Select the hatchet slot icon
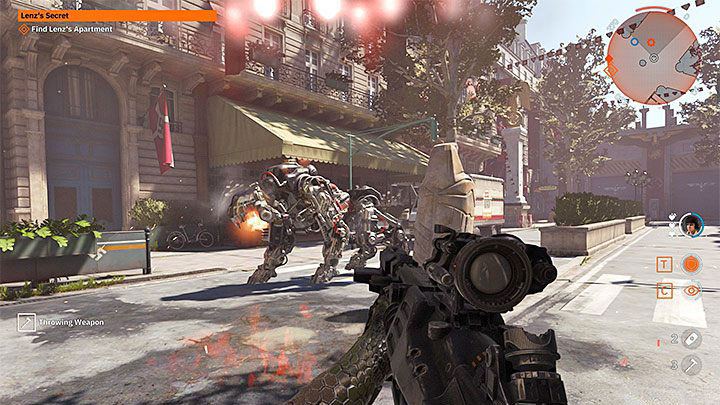Viewport: 720px width, 405px height. pyautogui.click(x=693, y=365)
